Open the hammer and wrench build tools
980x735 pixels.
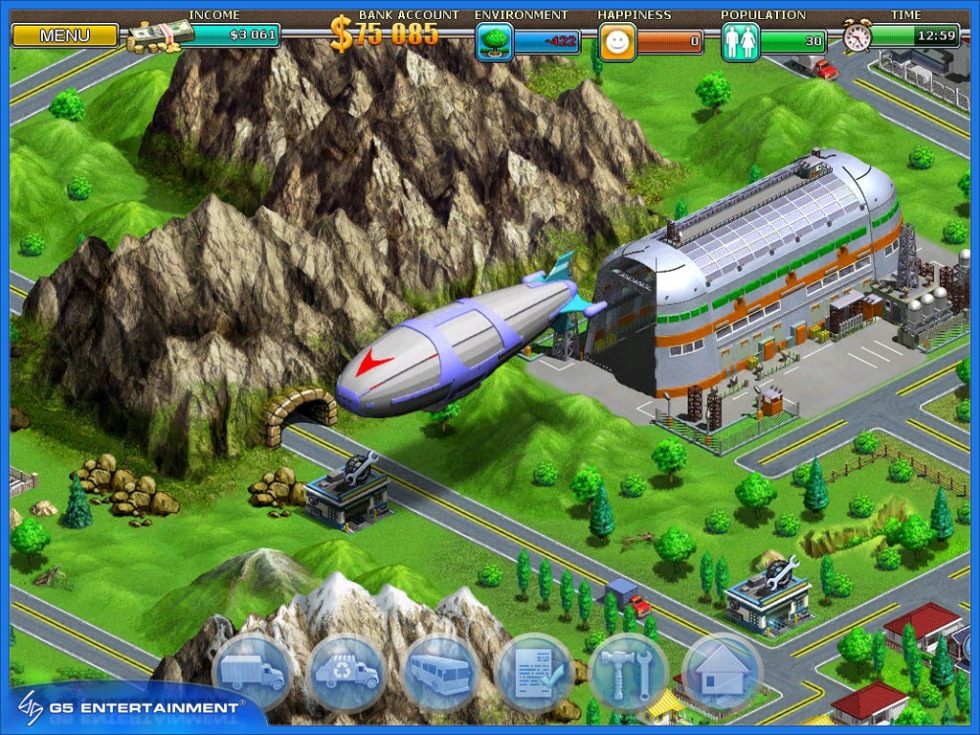pyautogui.click(x=628, y=672)
